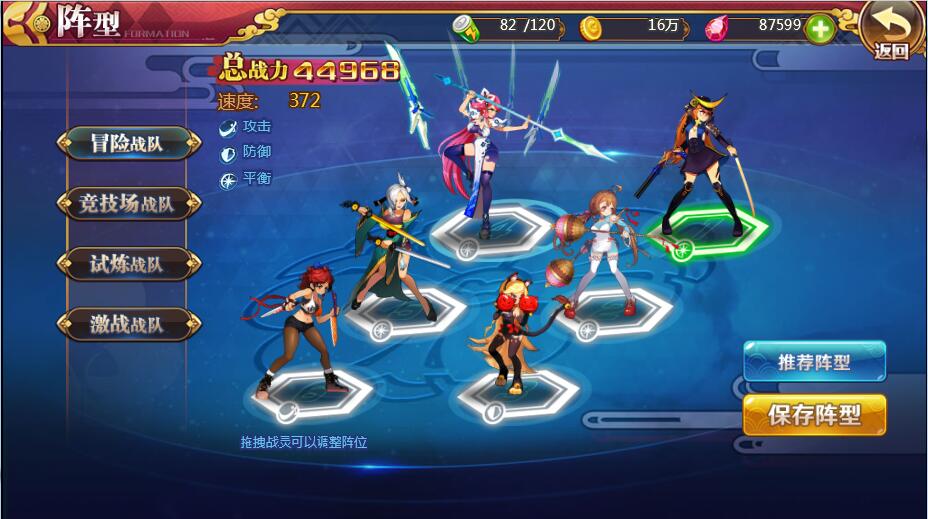This screenshot has width=928, height=519.
Task: Click the 推荐阵型 recommended formation button
Action: point(814,362)
